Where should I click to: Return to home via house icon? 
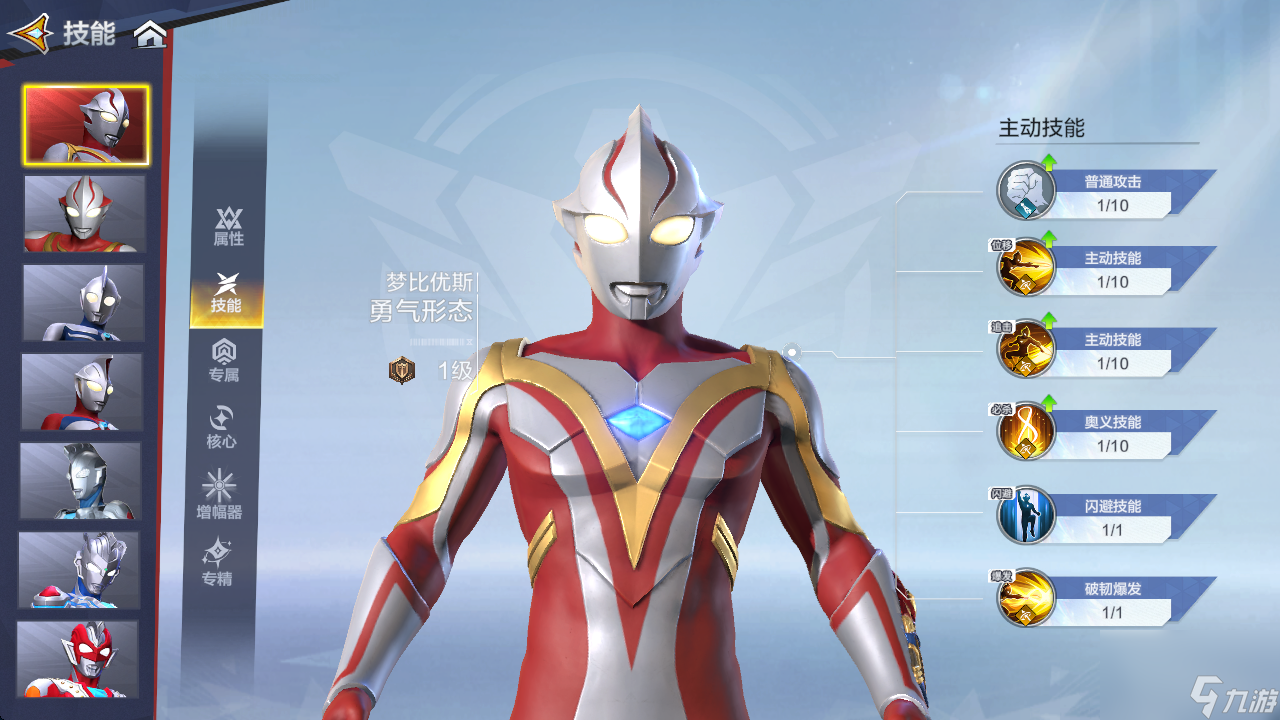click(x=150, y=35)
